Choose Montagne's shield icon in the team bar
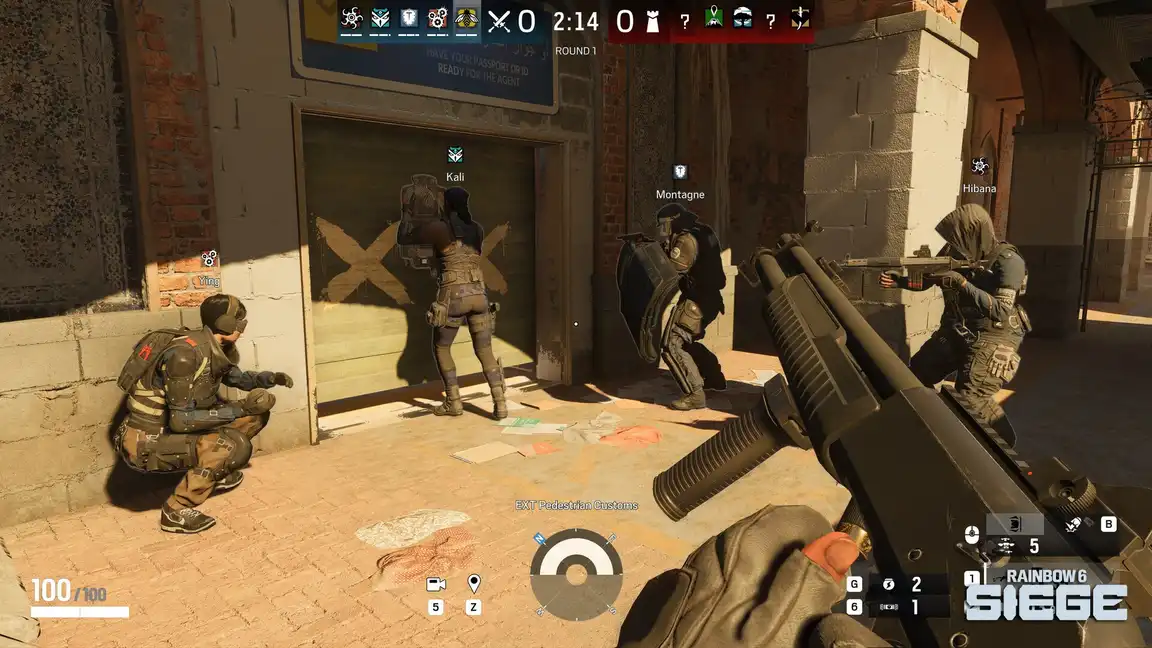The width and height of the screenshot is (1152, 648). (x=409, y=18)
